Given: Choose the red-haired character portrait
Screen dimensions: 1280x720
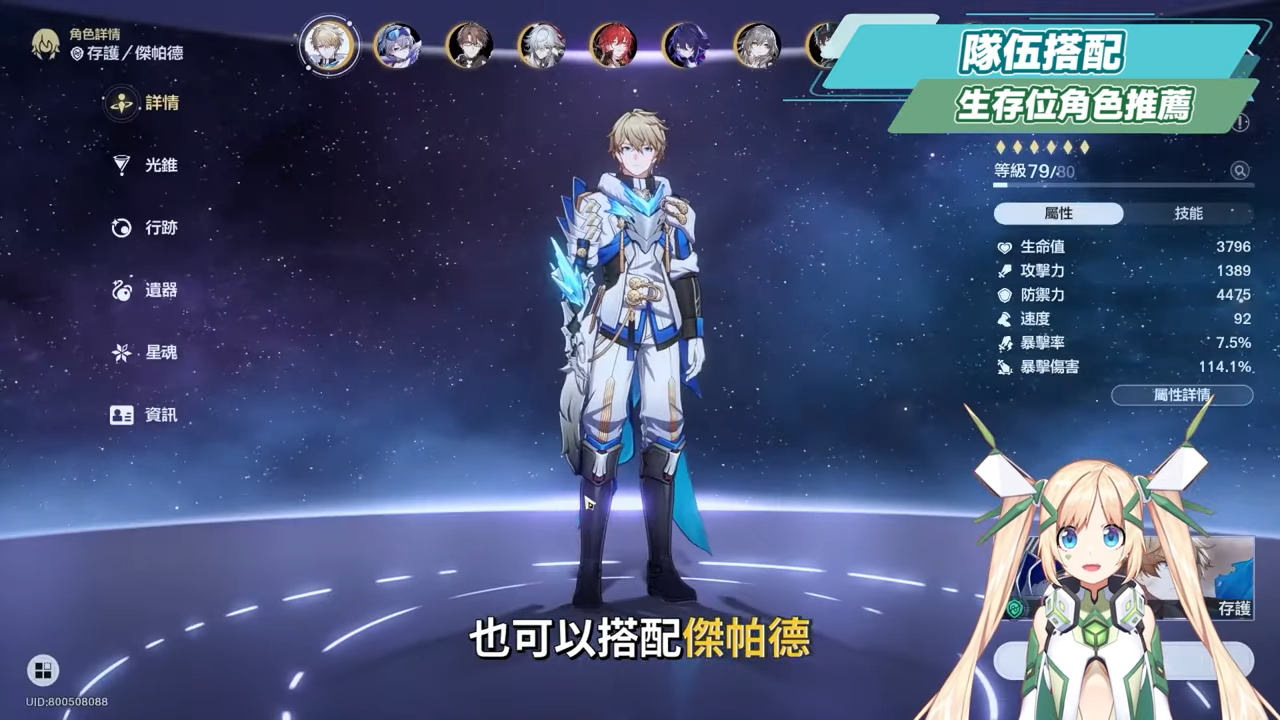Looking at the screenshot, I should (612, 45).
